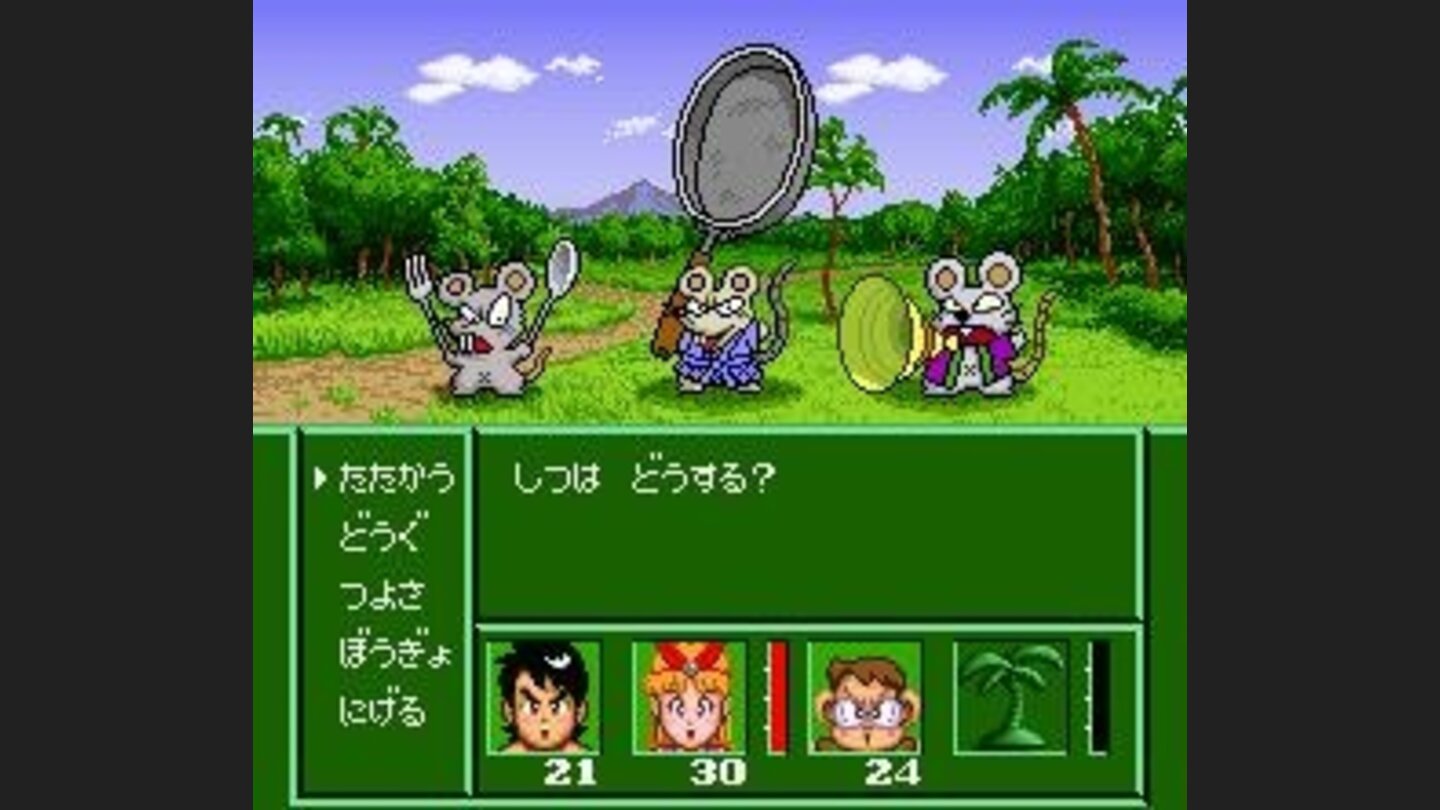Click the glasses boy portrait with HP 24
The height and width of the screenshot is (810, 1440).
865,696
